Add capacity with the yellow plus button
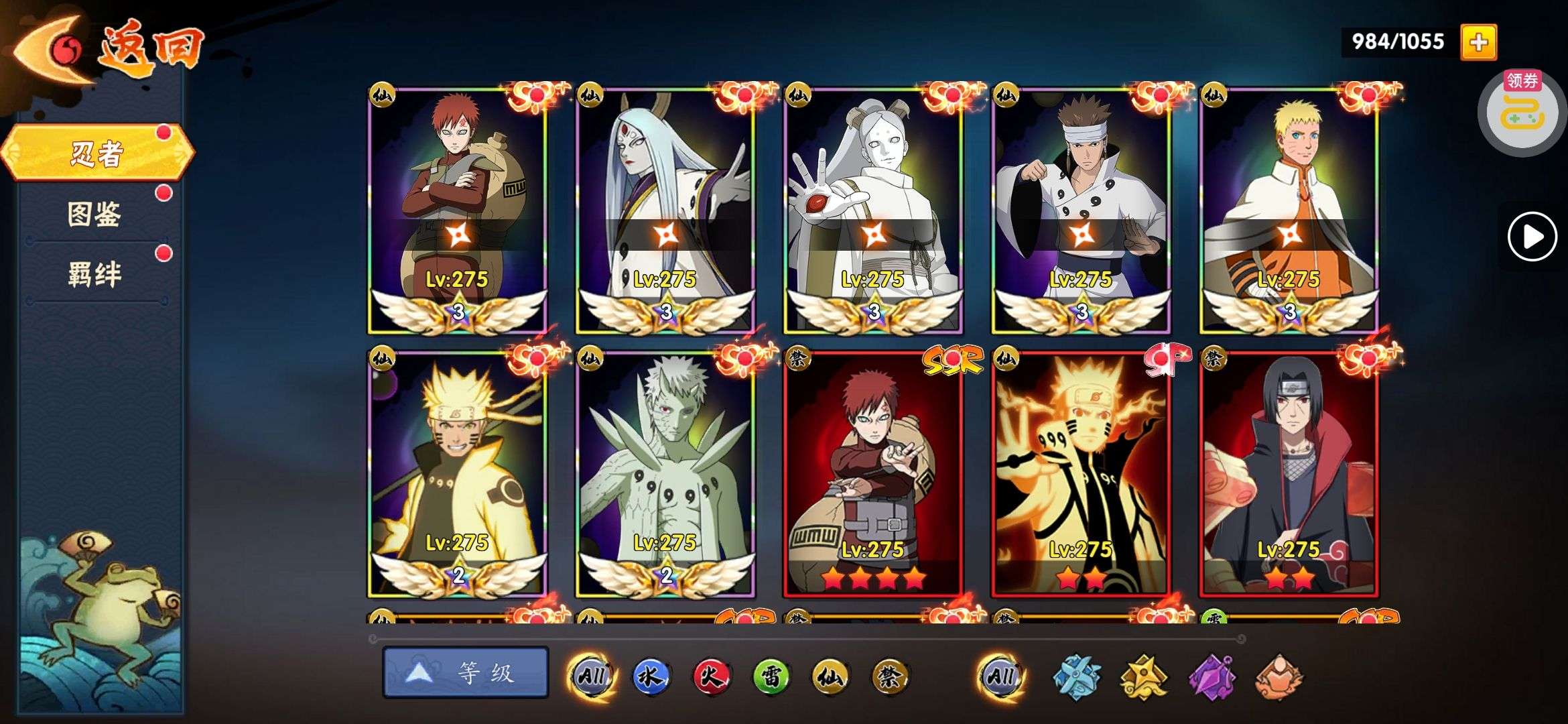Image resolution: width=1568 pixels, height=724 pixels. 1478,42
